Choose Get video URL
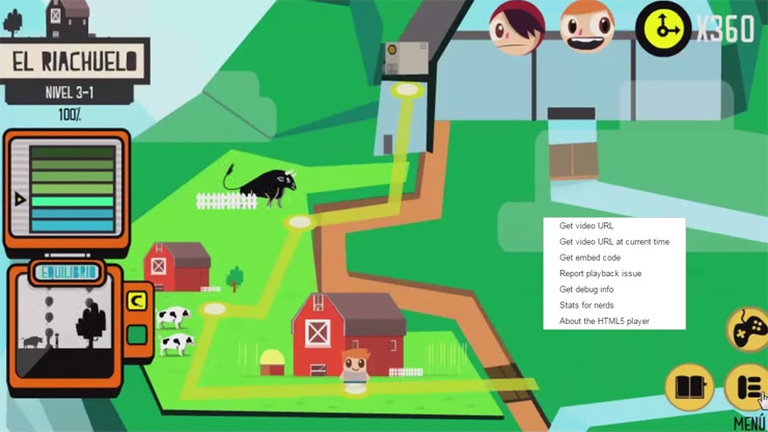The image size is (768, 432). click(587, 226)
